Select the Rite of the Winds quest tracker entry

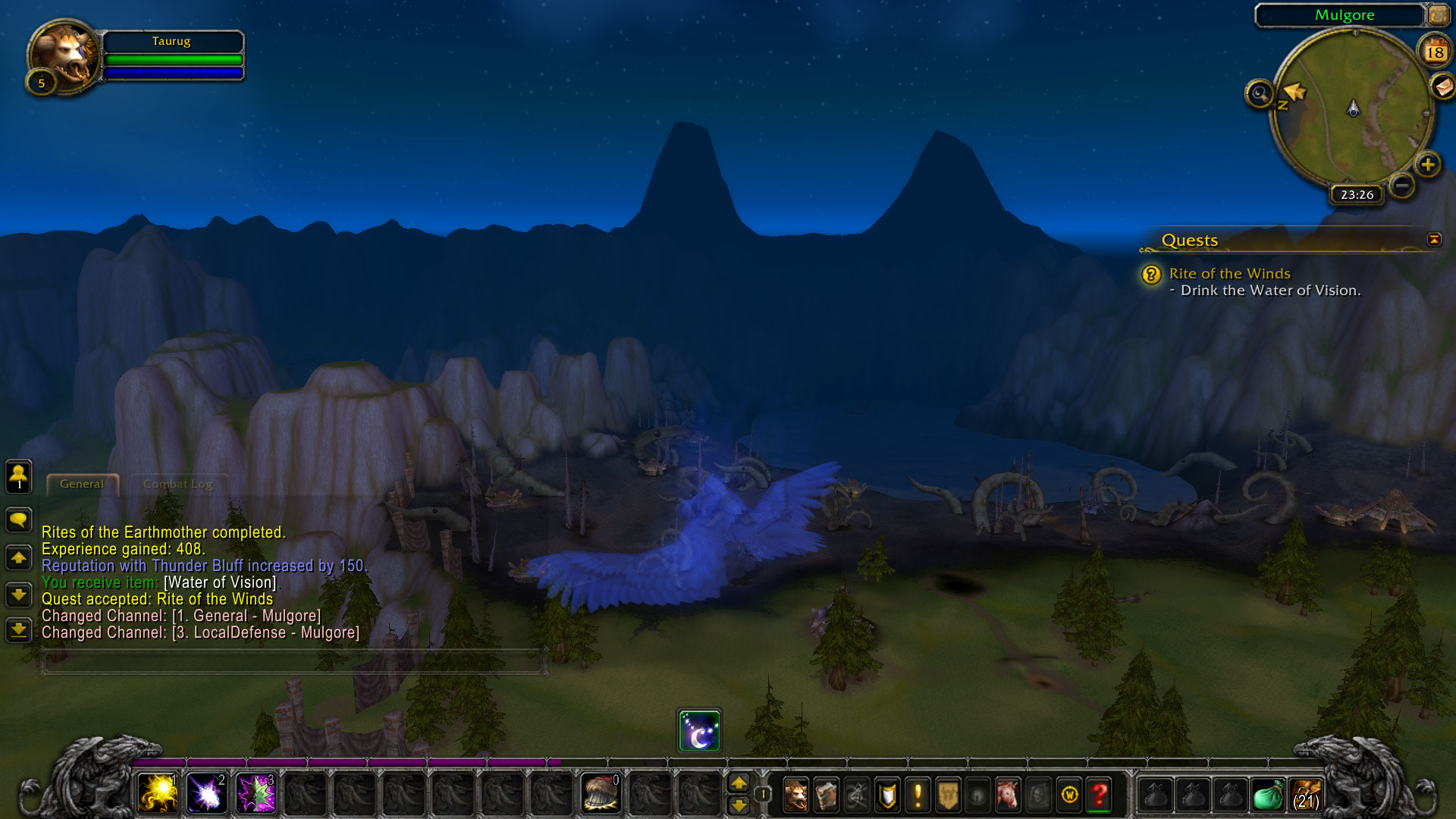[x=1229, y=274]
